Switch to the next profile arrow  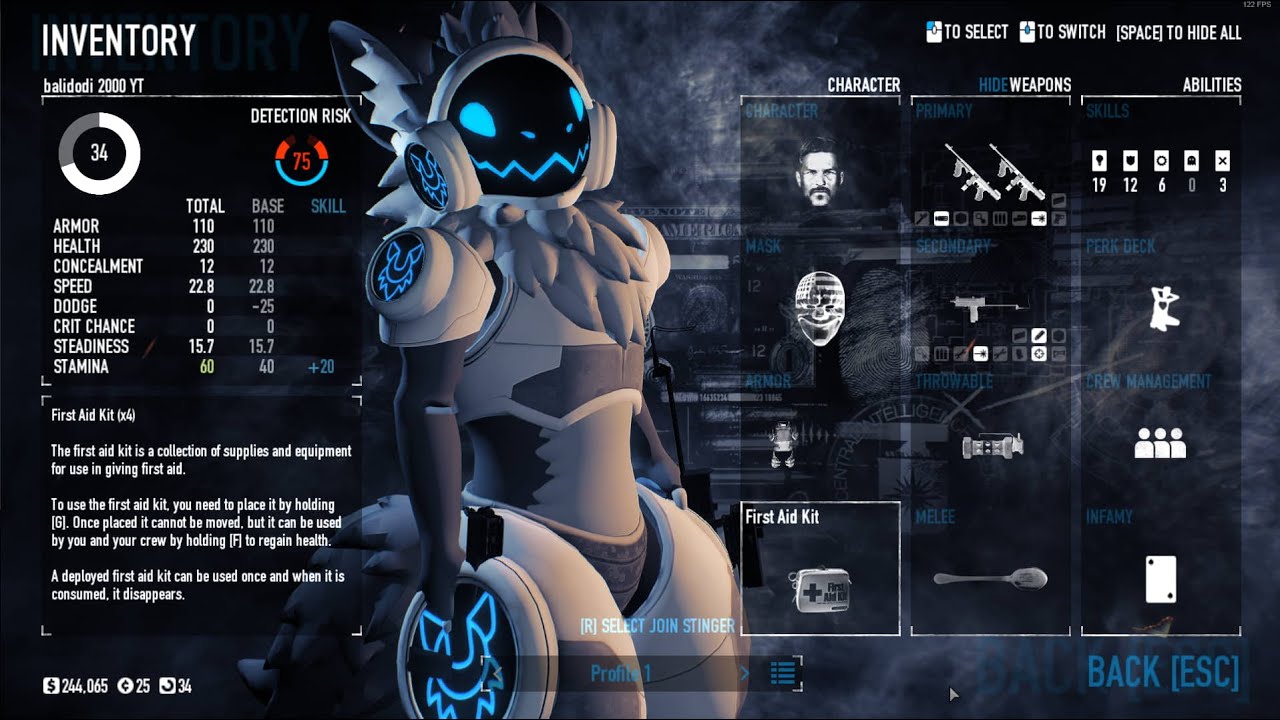tap(744, 673)
